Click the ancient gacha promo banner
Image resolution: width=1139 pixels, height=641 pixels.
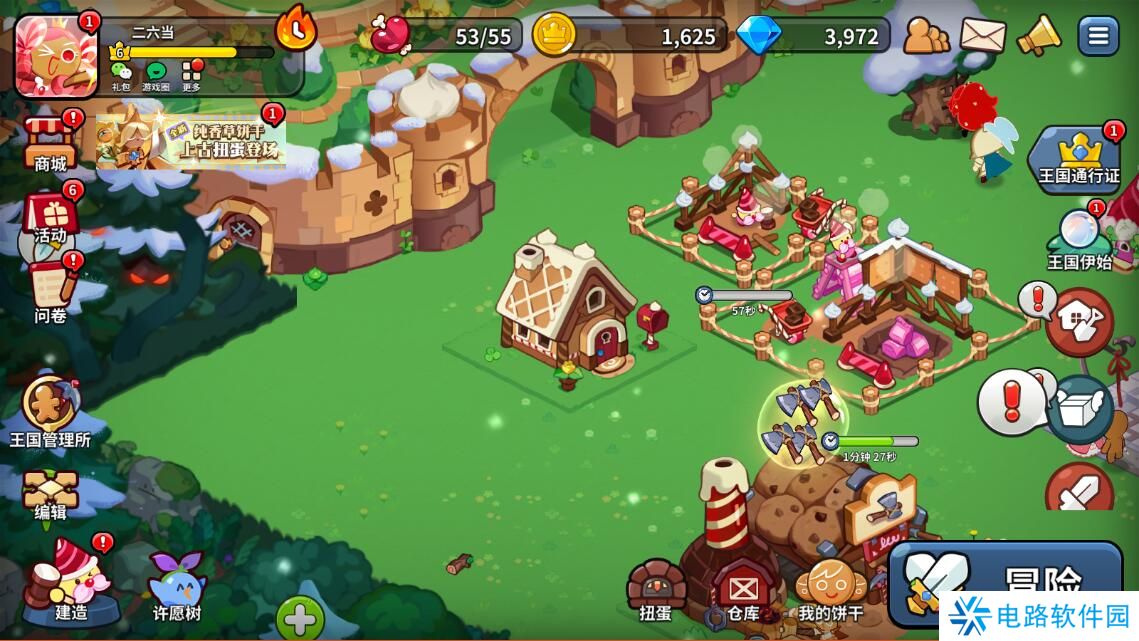191,142
